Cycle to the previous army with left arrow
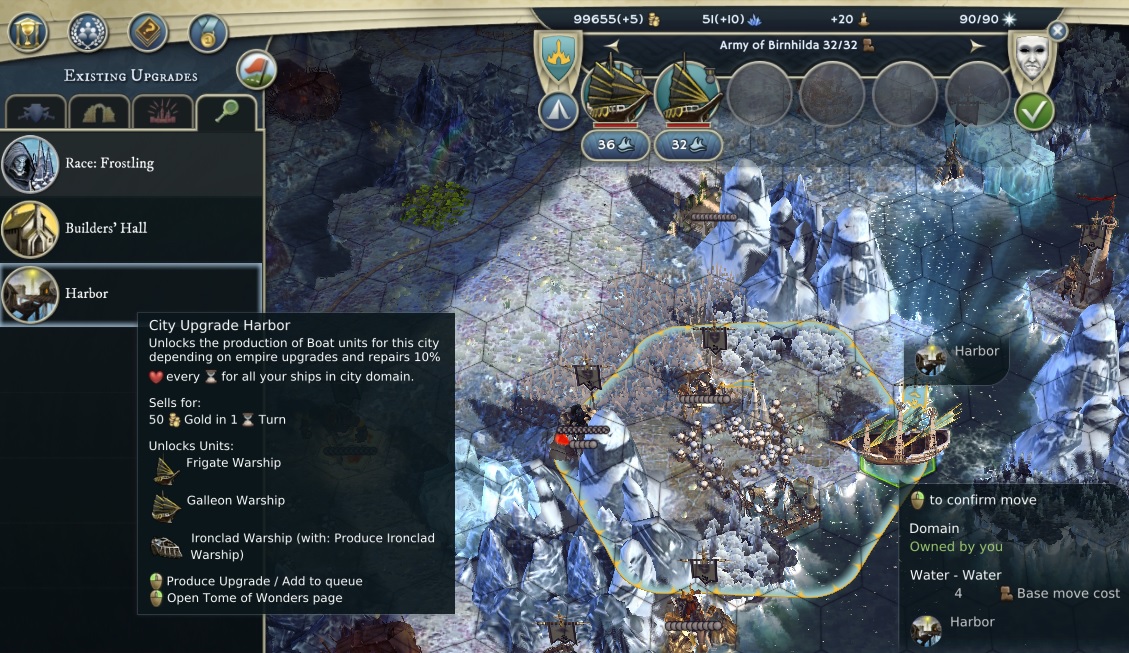Image resolution: width=1129 pixels, height=653 pixels. click(x=612, y=46)
